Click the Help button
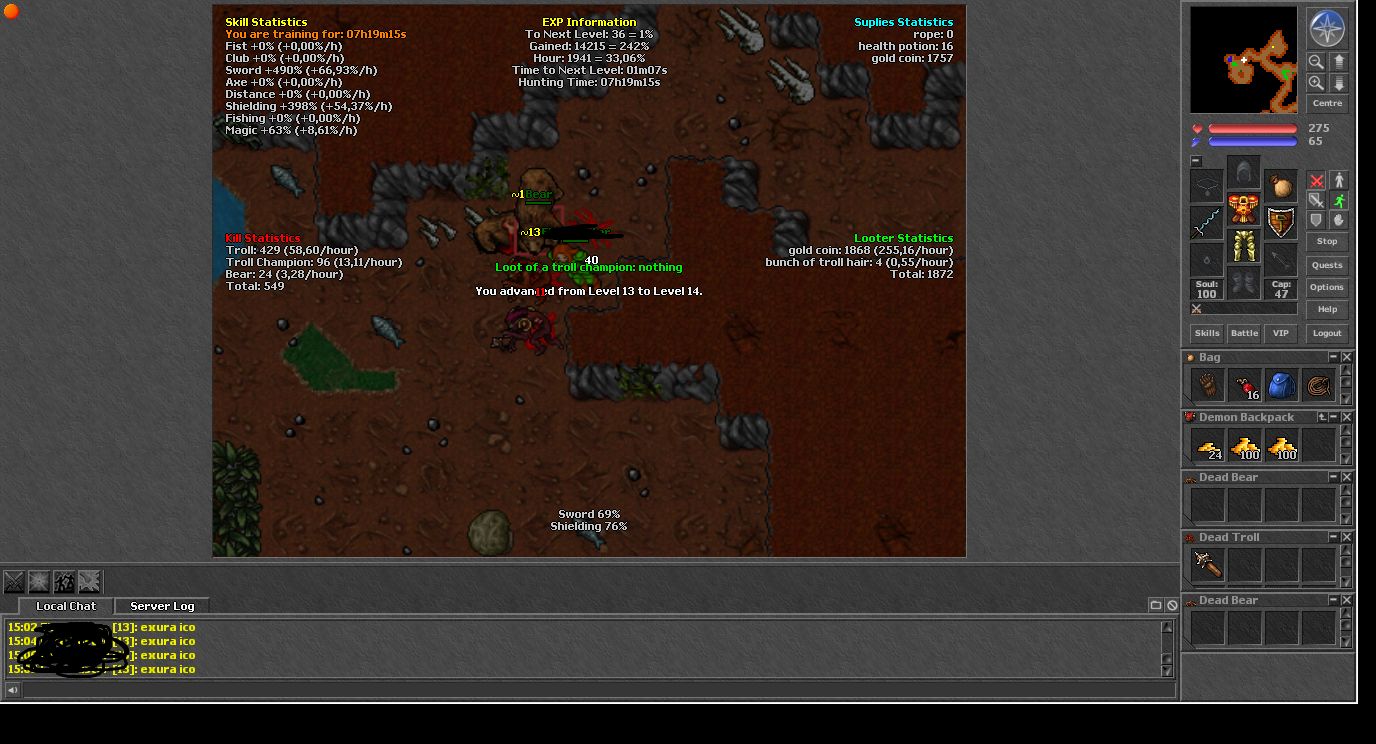Viewport: 1376px width, 744px height. 1327,309
